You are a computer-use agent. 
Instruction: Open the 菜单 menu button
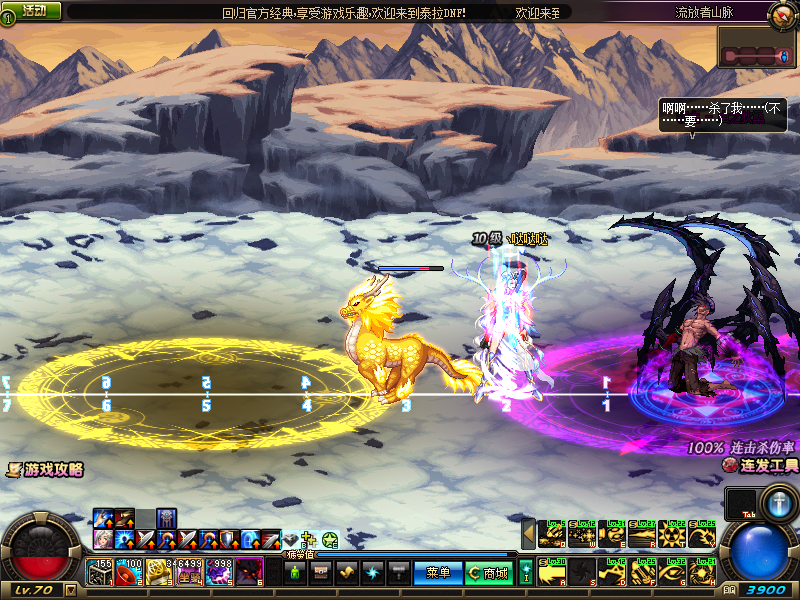[x=438, y=573]
